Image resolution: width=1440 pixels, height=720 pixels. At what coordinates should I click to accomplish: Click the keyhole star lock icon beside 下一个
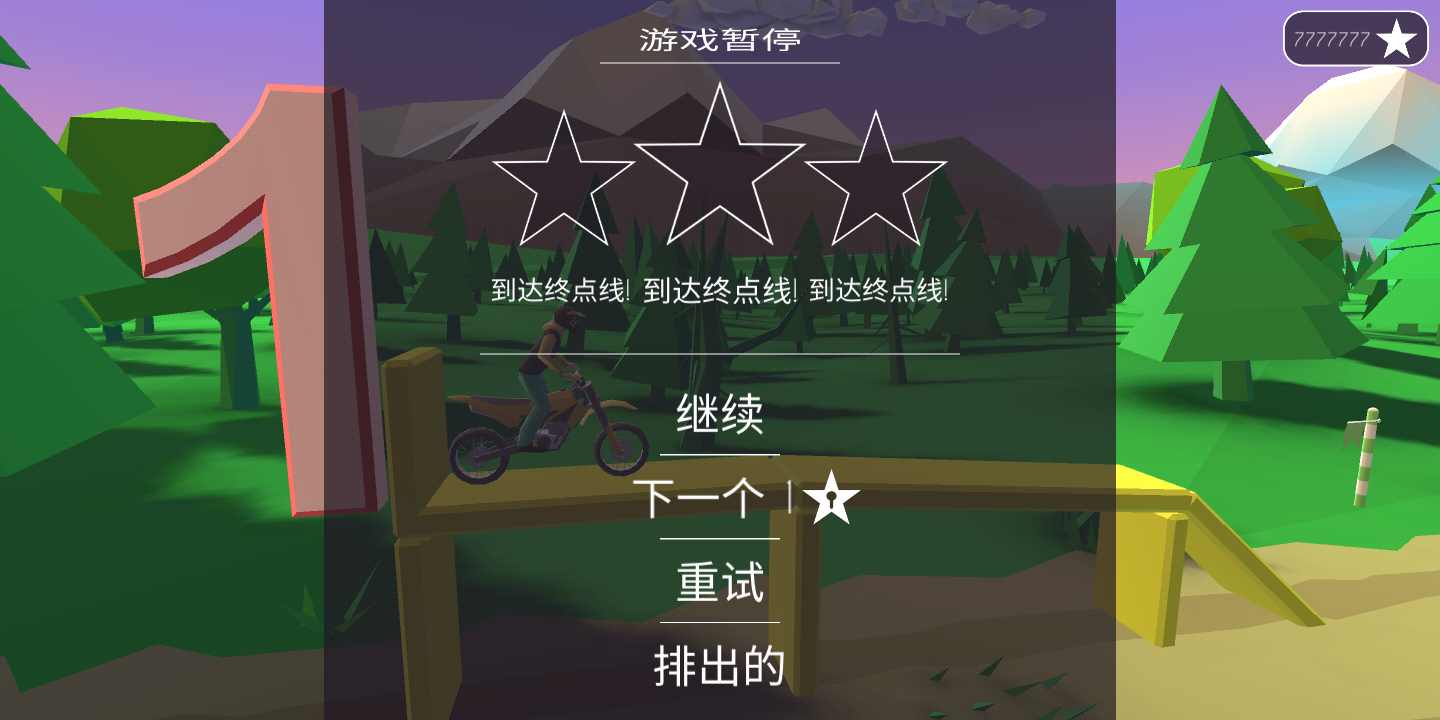point(833,498)
